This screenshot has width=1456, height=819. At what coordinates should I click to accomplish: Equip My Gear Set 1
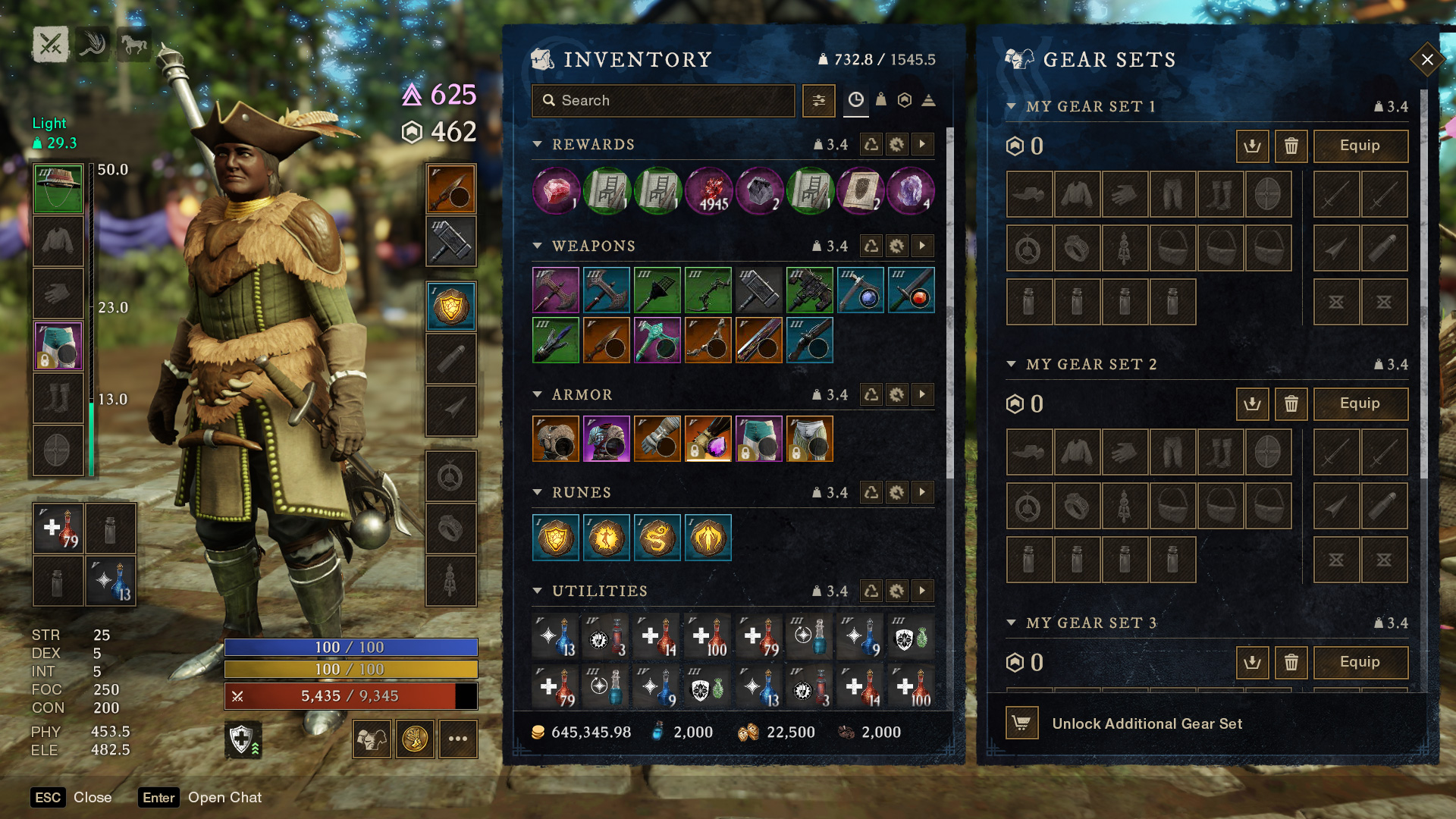point(1360,146)
